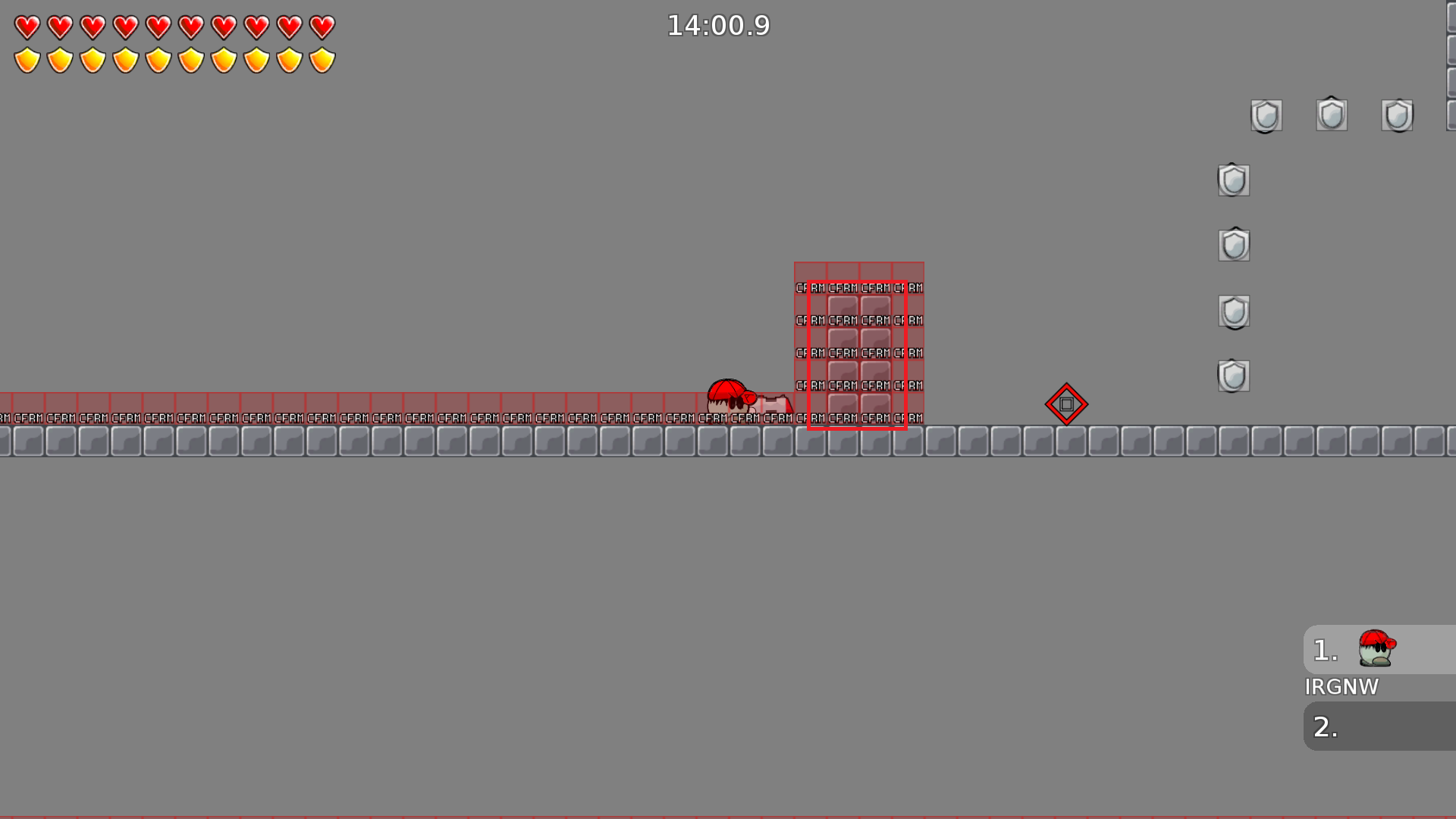Click the player name IRGNW on the leaderboard
Viewport: 1456px width, 819px height.
click(1341, 687)
